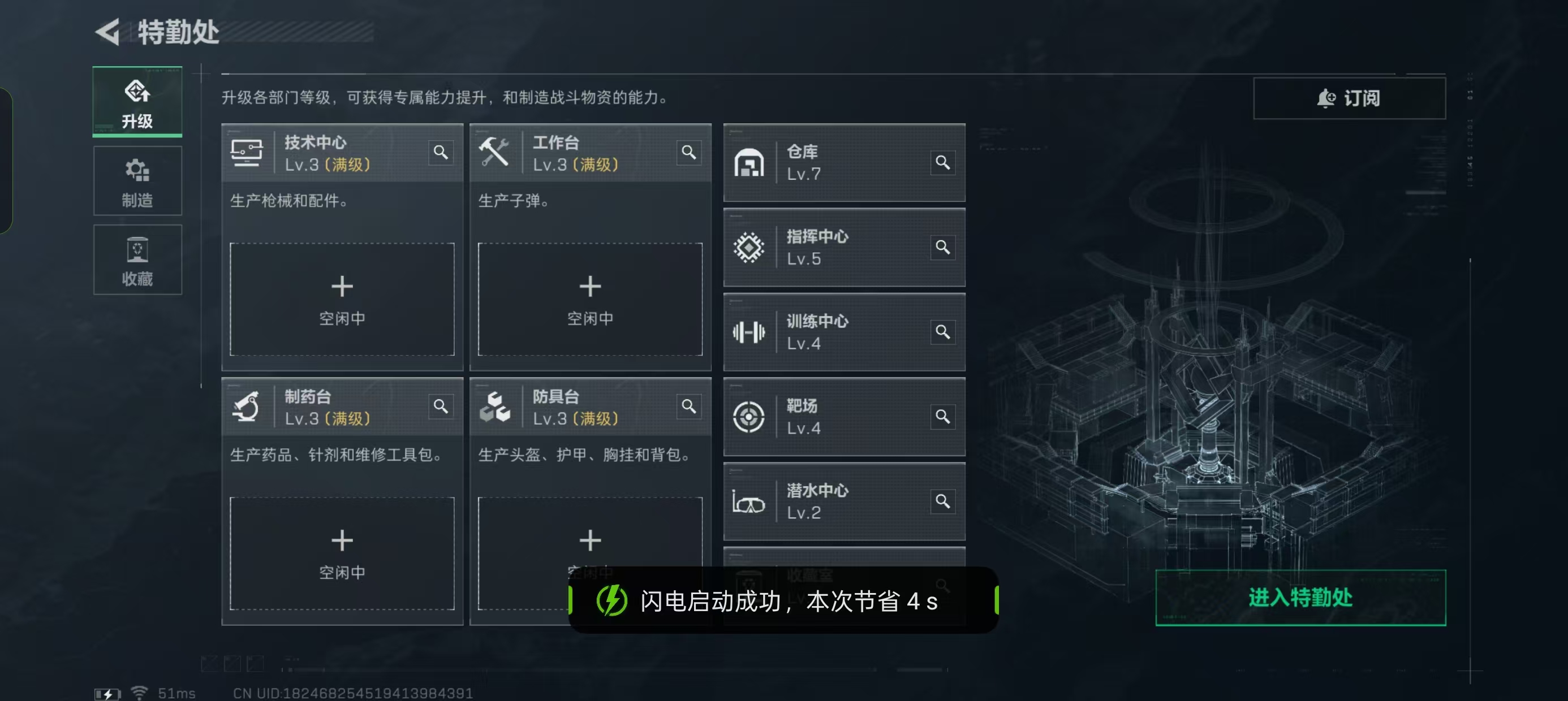Switch to the 制造 tab
Image resolution: width=1568 pixels, height=701 pixels.
[x=137, y=181]
